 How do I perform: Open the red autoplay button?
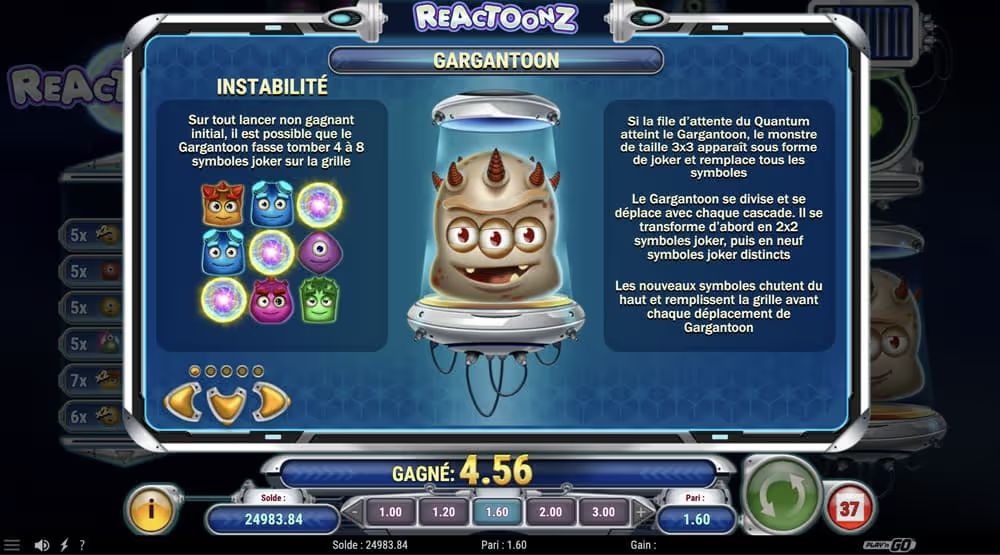point(848,508)
